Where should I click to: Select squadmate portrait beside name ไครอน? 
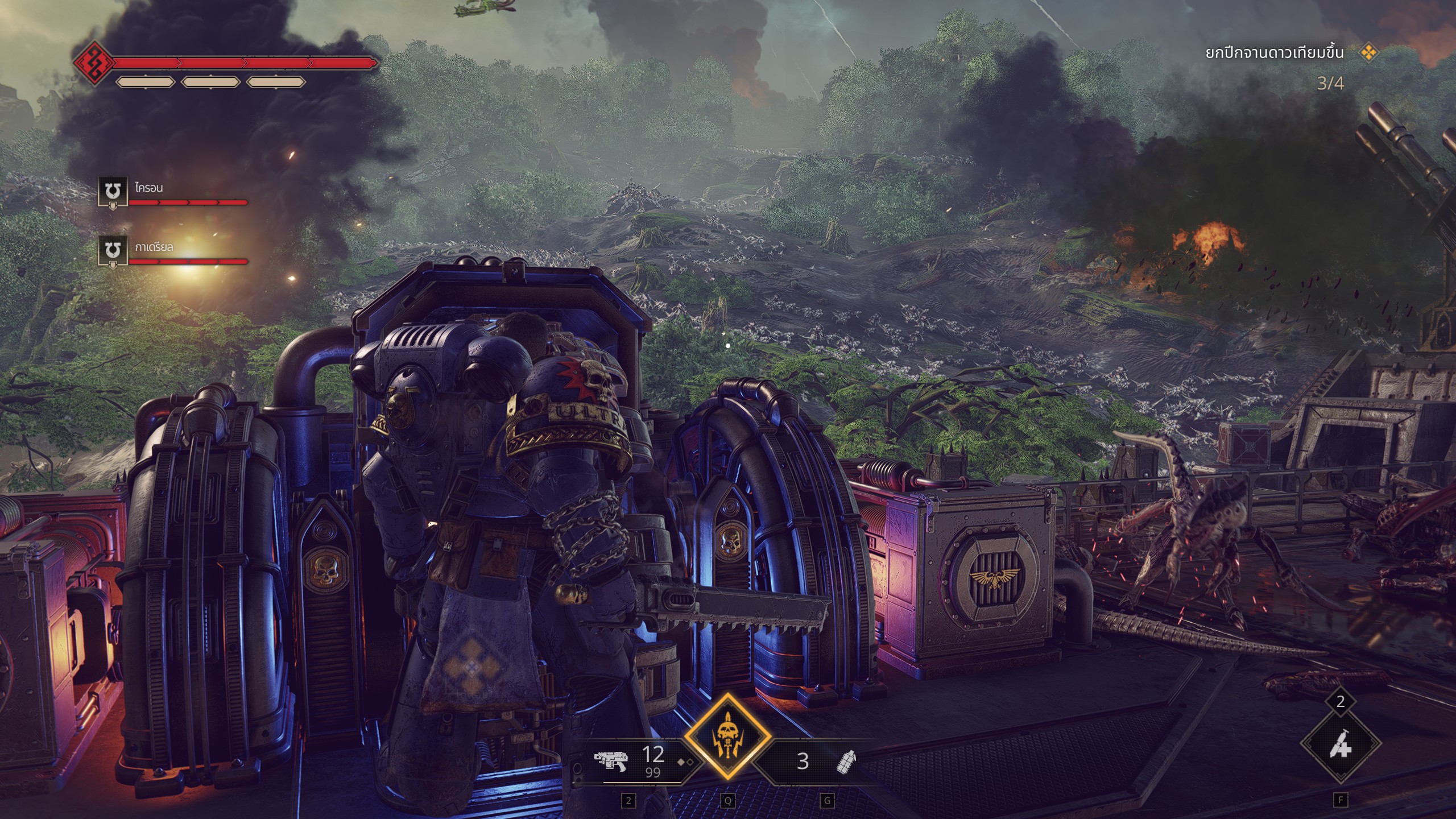[112, 192]
